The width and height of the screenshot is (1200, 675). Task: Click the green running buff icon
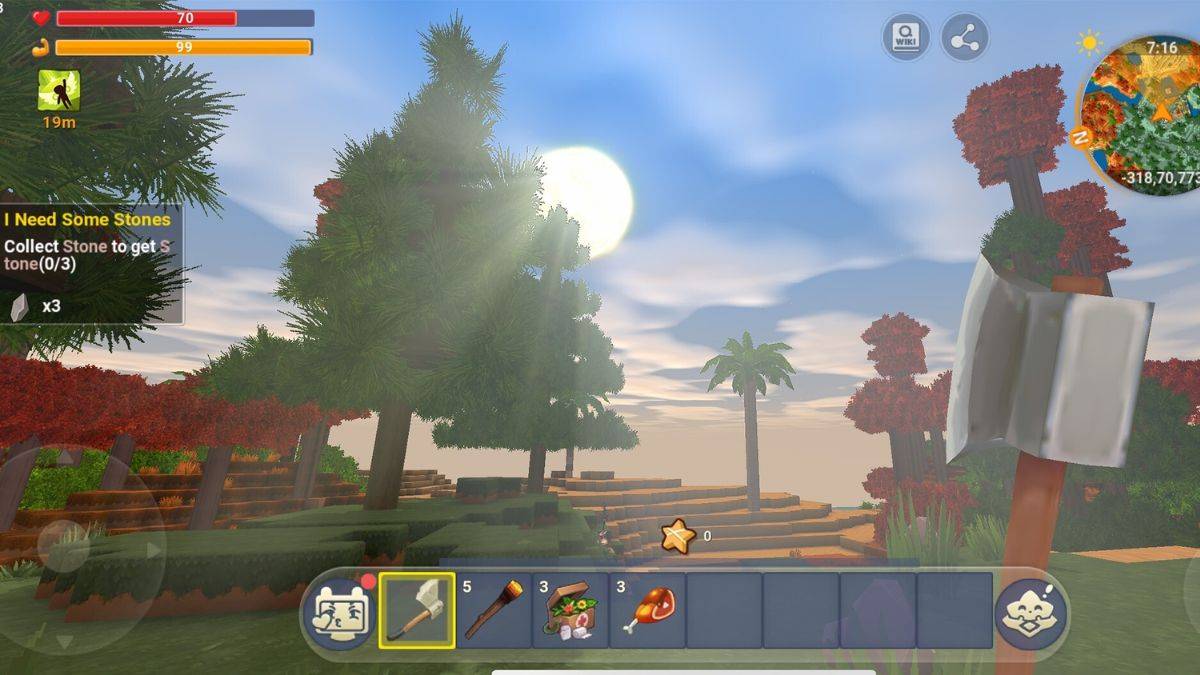coord(59,91)
